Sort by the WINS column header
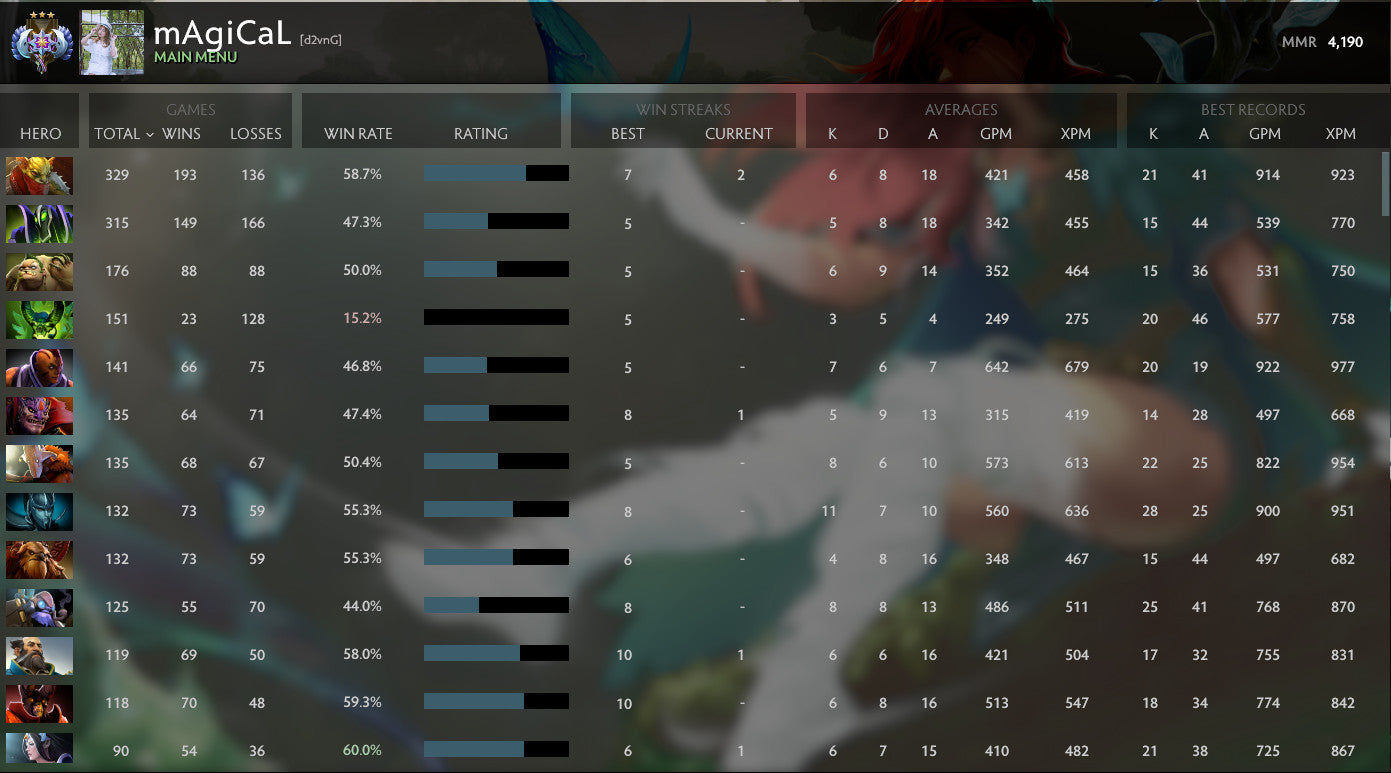Image resolution: width=1391 pixels, height=773 pixels. [x=184, y=134]
